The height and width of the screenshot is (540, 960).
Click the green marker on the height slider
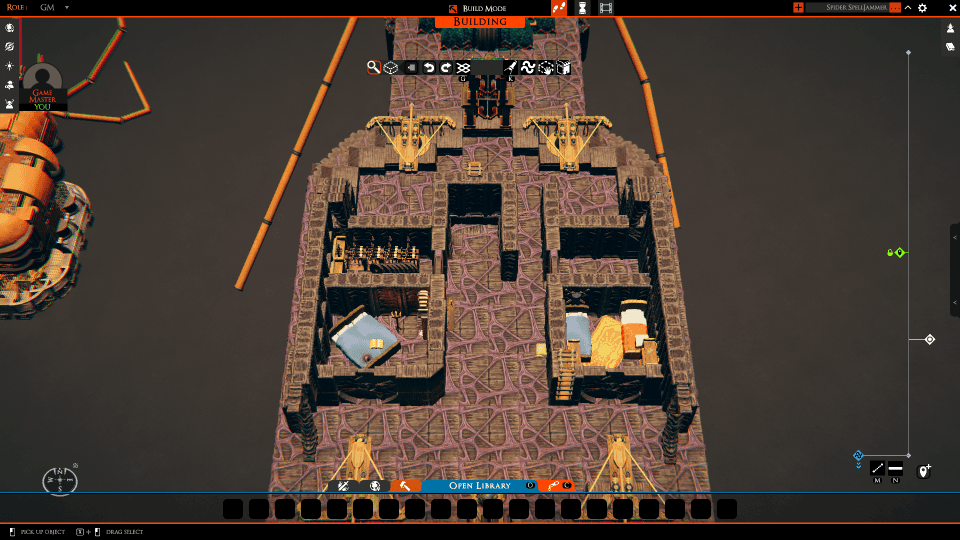point(897,252)
